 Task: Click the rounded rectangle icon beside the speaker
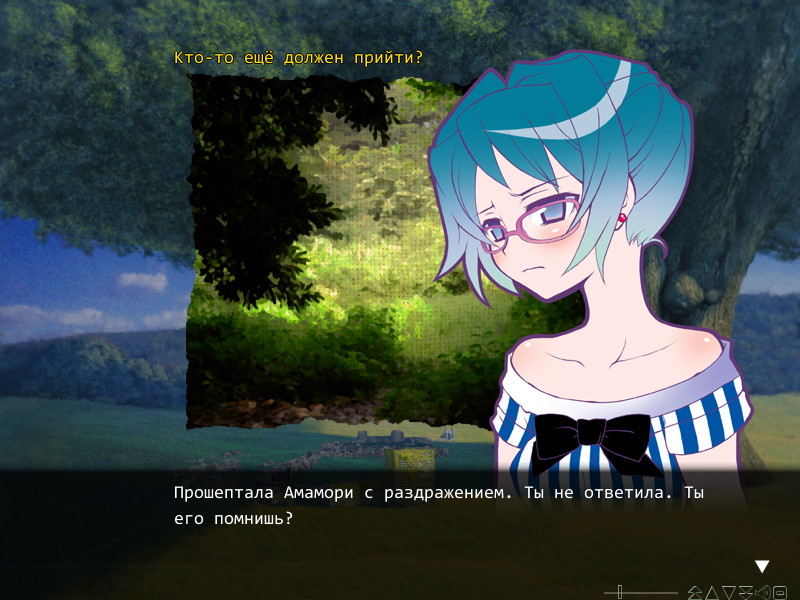pyautogui.click(x=780, y=593)
